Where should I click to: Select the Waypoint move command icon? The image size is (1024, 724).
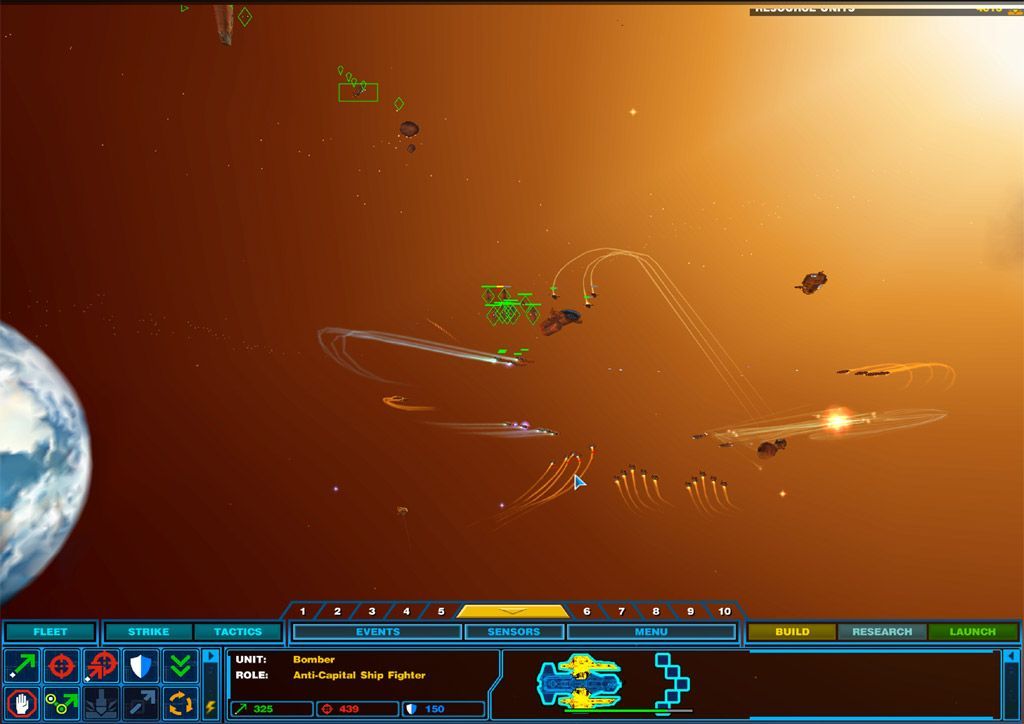pyautogui.click(x=62, y=702)
